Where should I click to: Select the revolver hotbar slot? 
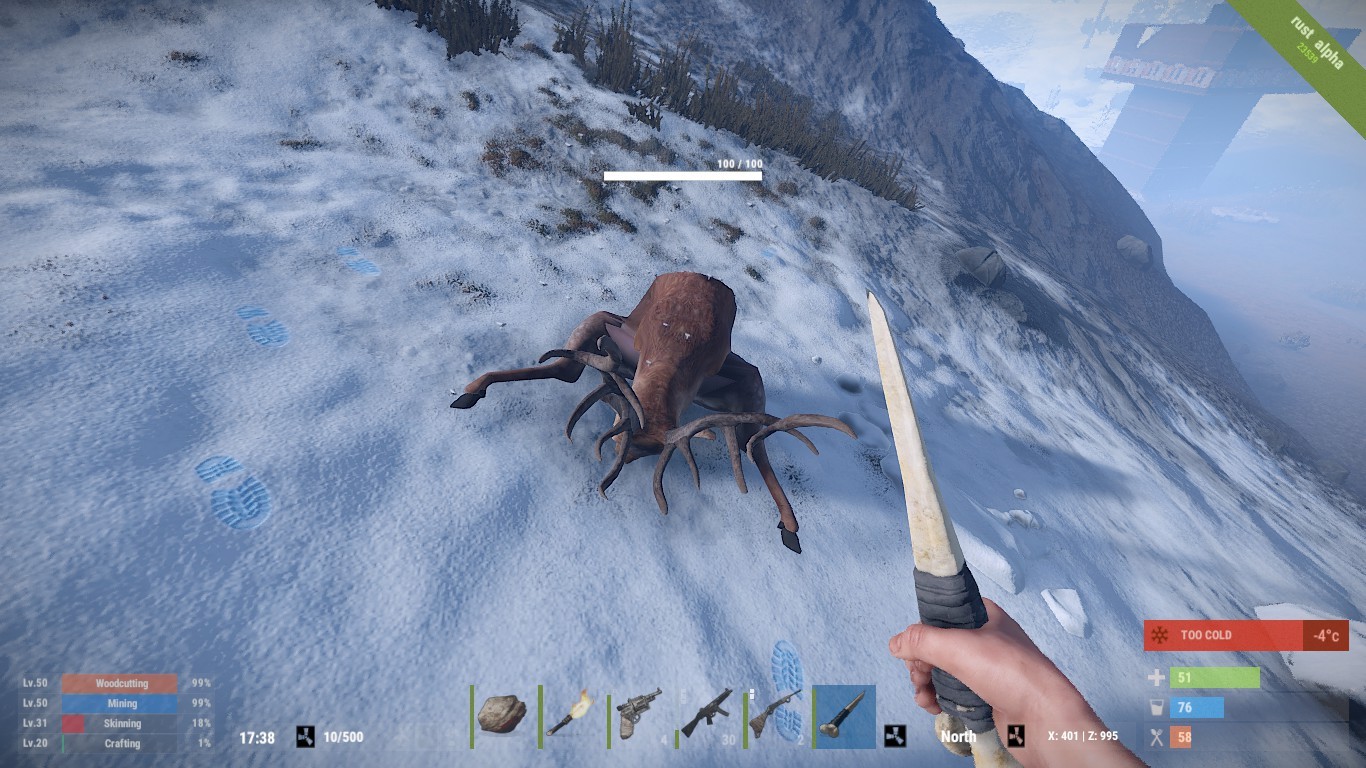640,714
